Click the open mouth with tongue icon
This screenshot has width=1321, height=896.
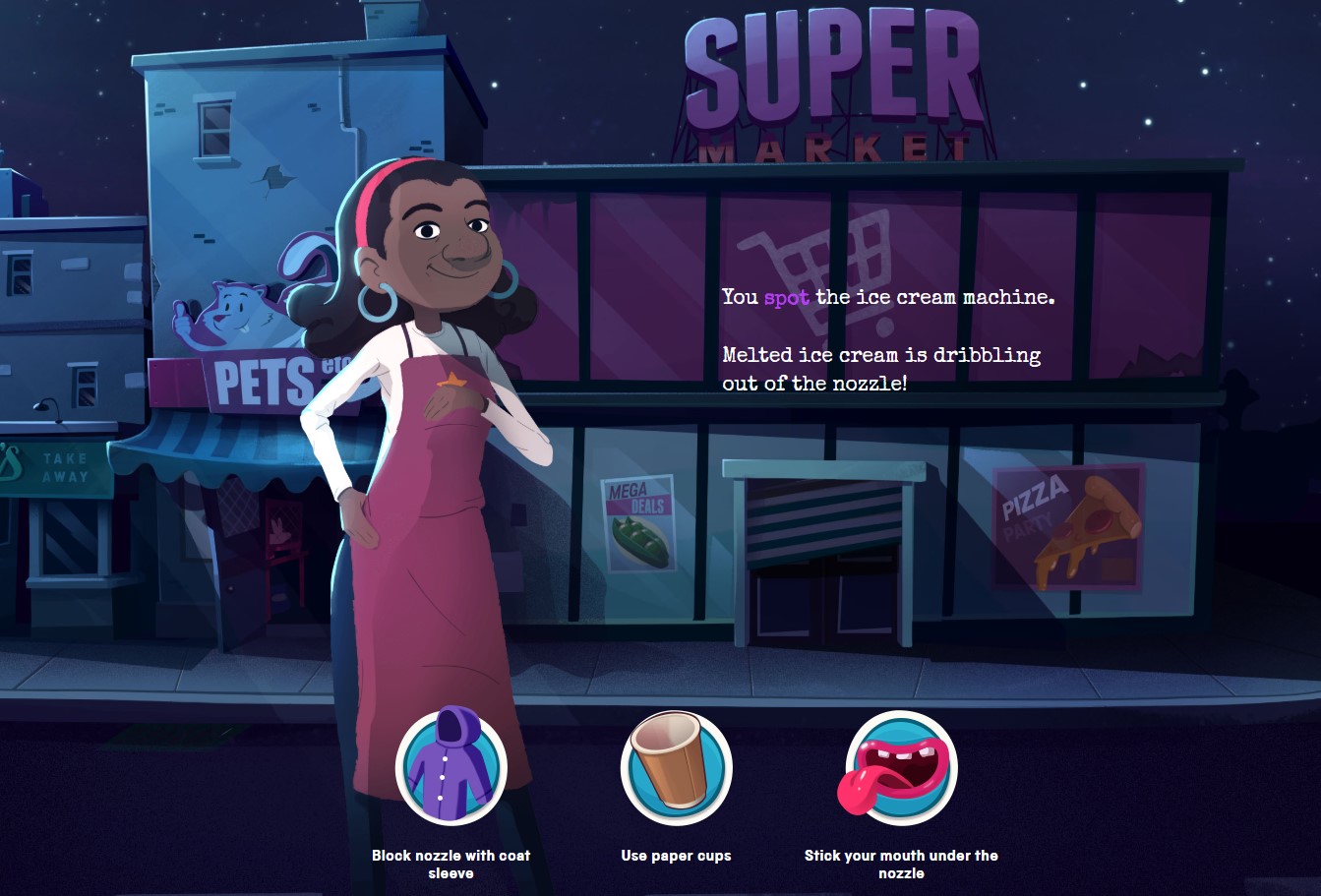pyautogui.click(x=901, y=768)
